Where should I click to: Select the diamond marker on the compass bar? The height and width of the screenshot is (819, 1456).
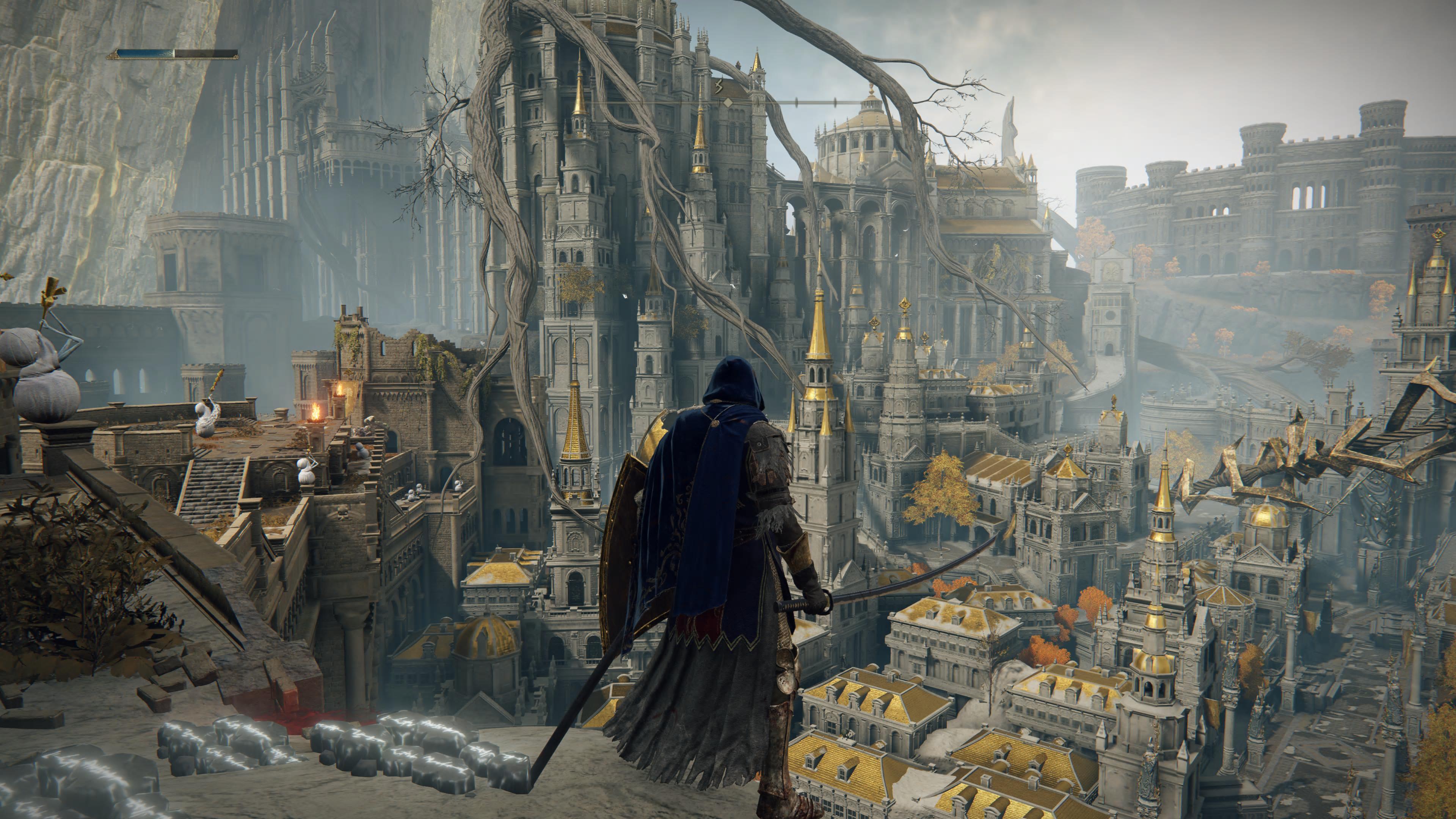pos(728,103)
